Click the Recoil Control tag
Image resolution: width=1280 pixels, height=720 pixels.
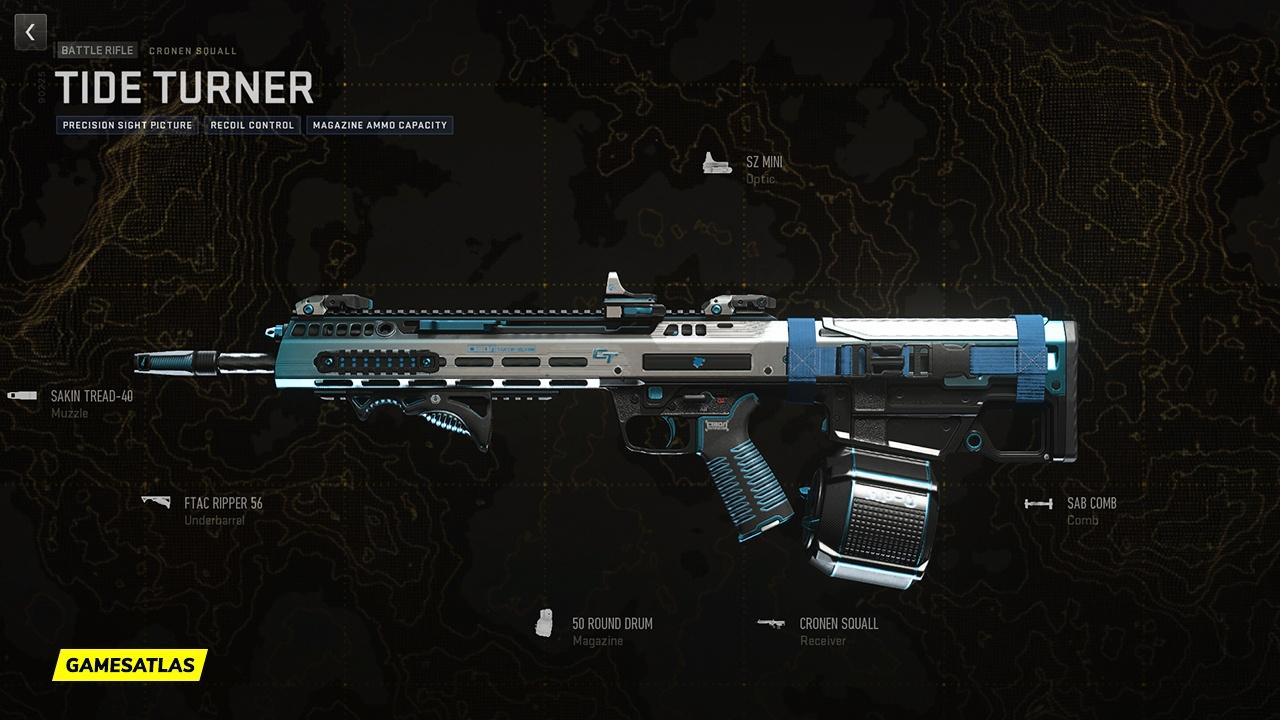click(252, 125)
